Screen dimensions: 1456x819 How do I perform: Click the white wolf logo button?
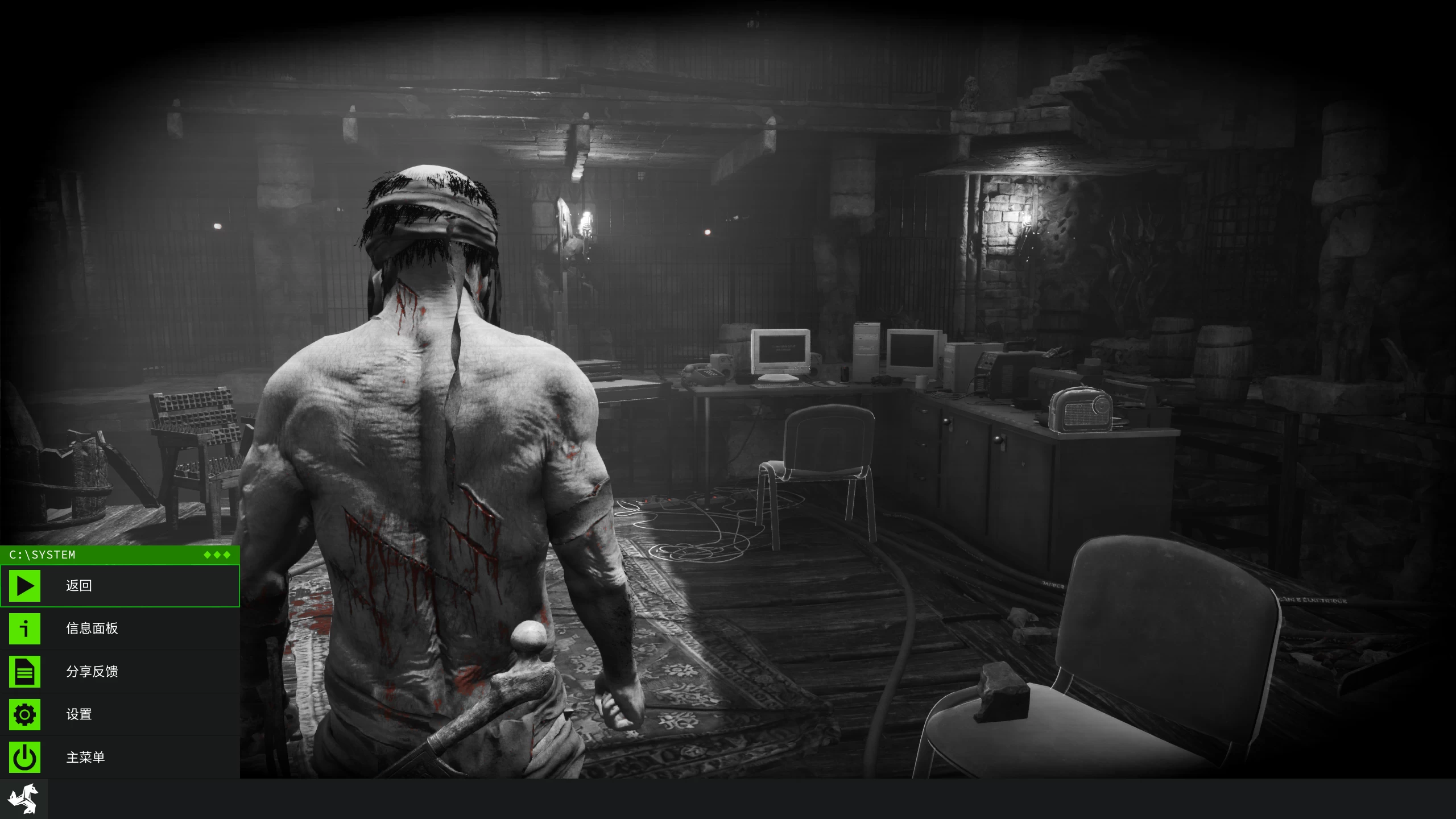click(23, 799)
